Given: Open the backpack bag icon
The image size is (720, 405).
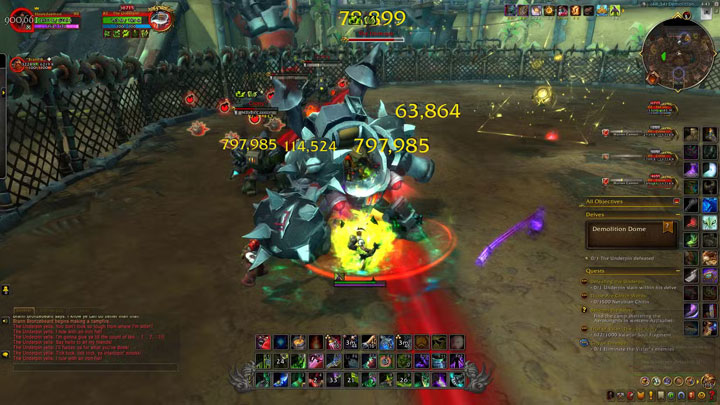Looking at the screenshot, I should (709, 380).
